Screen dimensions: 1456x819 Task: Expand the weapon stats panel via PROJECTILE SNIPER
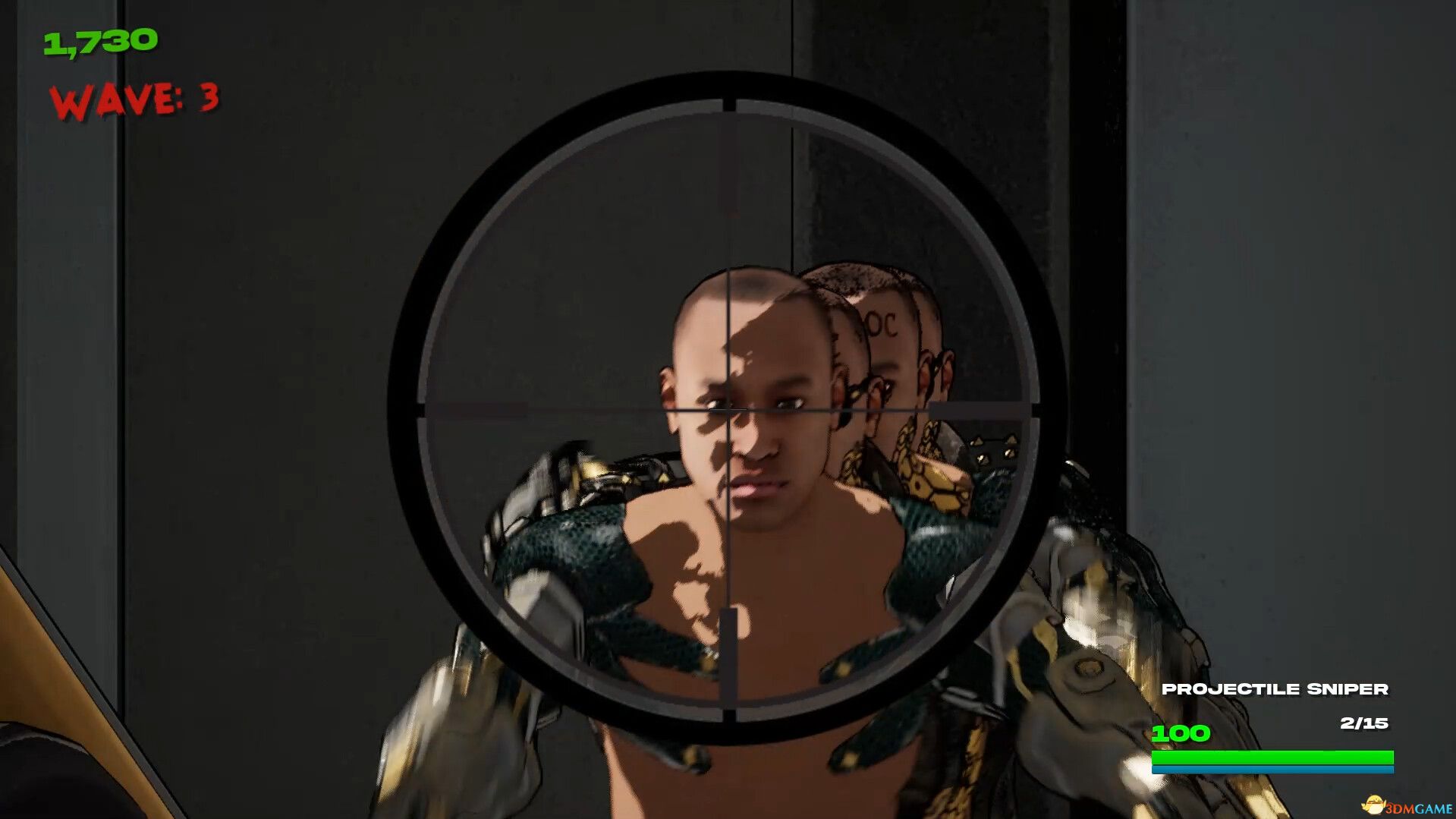pyautogui.click(x=1277, y=689)
